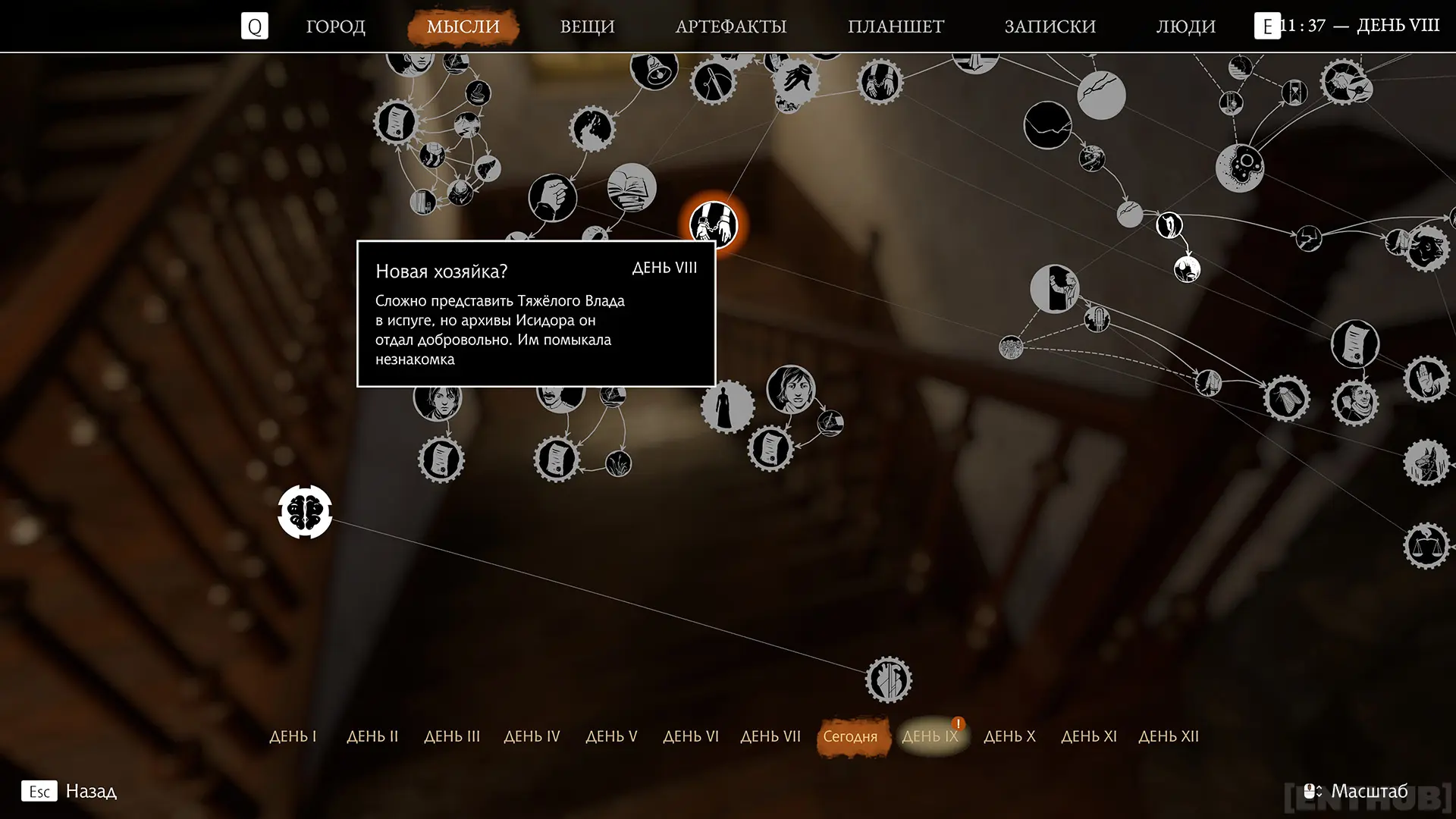
Task: Select the scales of justice node
Action: (1426, 545)
